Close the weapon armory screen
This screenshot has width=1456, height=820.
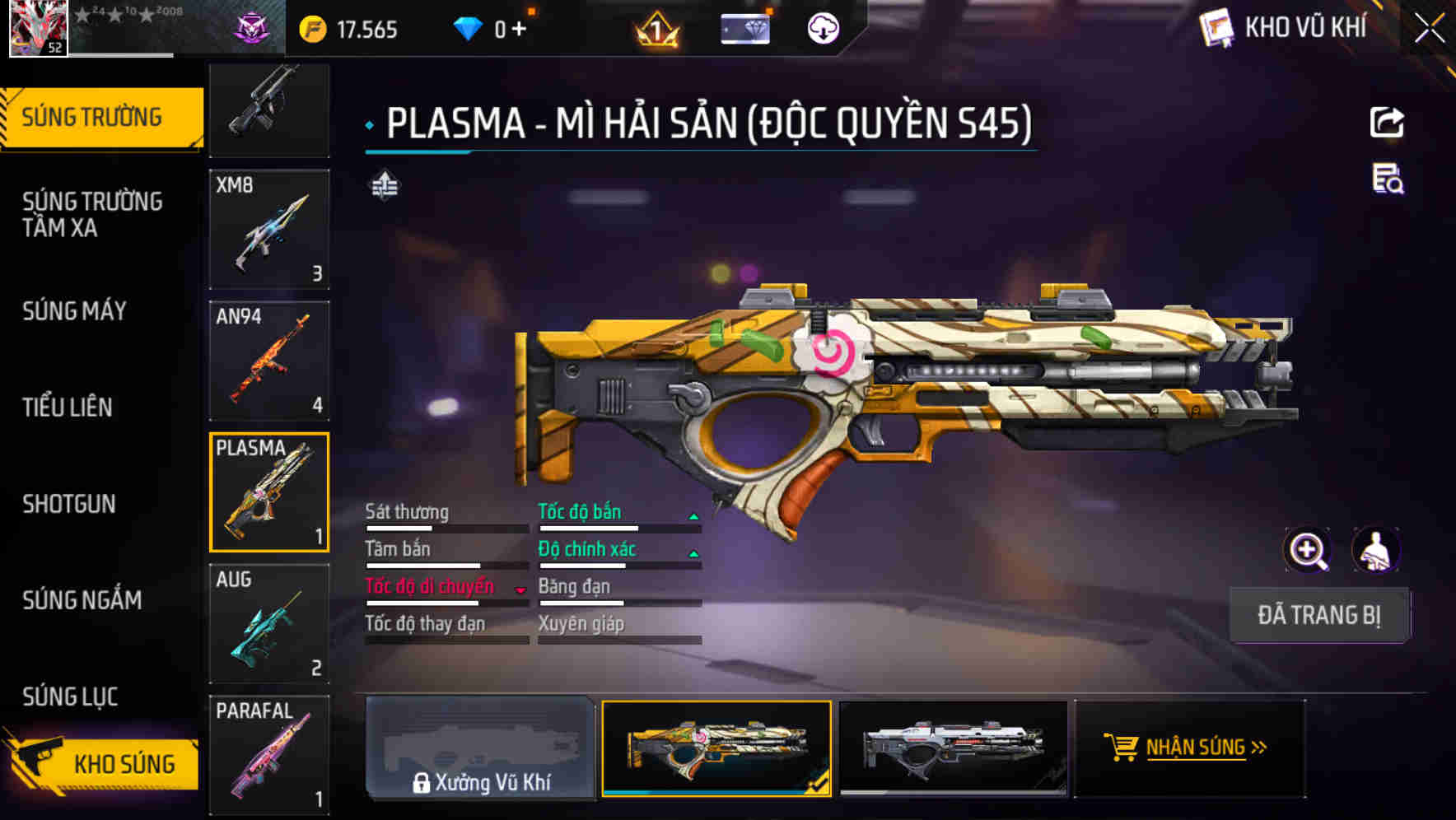point(1429,29)
